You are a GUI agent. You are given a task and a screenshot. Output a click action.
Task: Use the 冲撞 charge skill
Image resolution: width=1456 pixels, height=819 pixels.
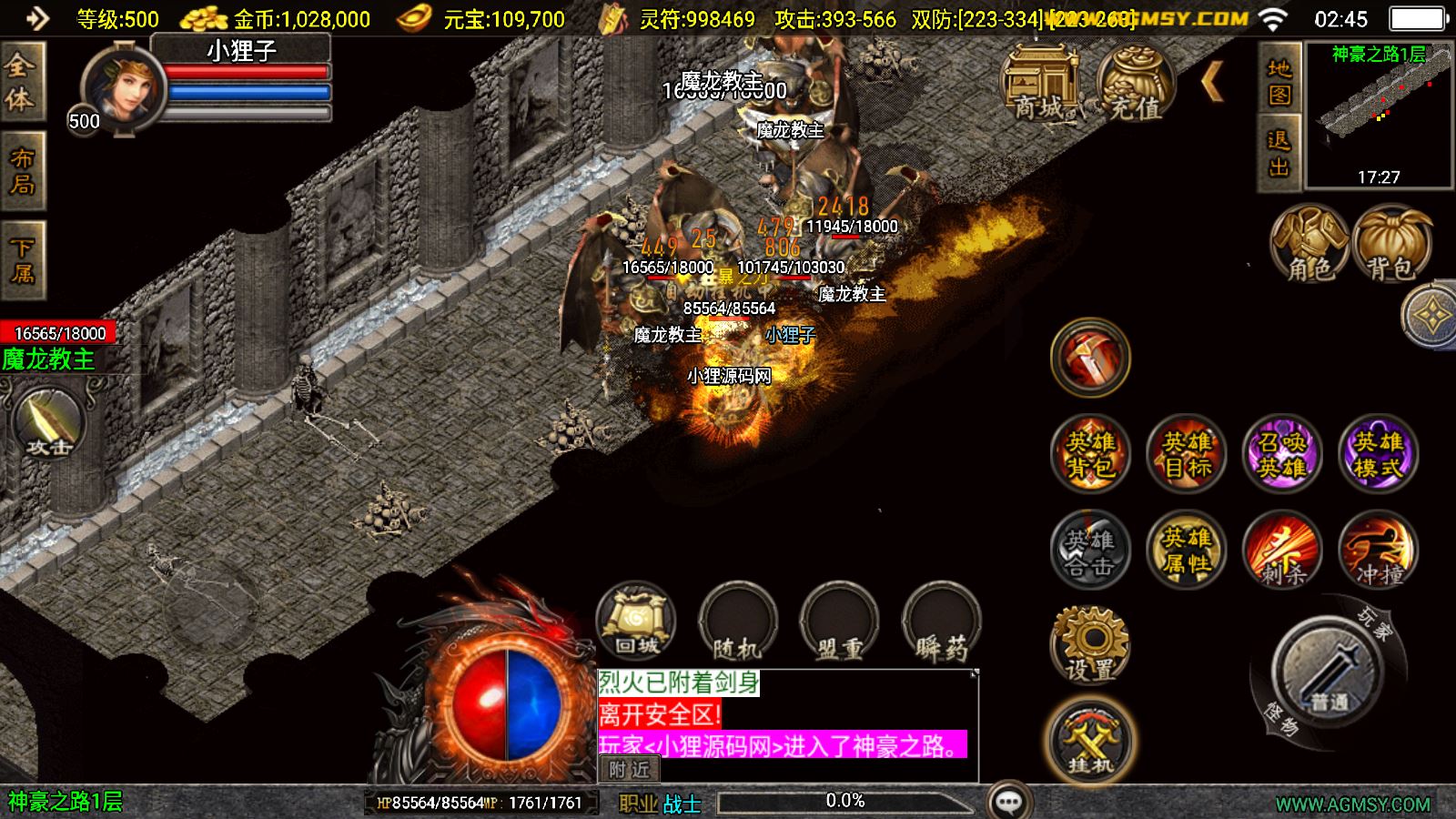[1378, 551]
